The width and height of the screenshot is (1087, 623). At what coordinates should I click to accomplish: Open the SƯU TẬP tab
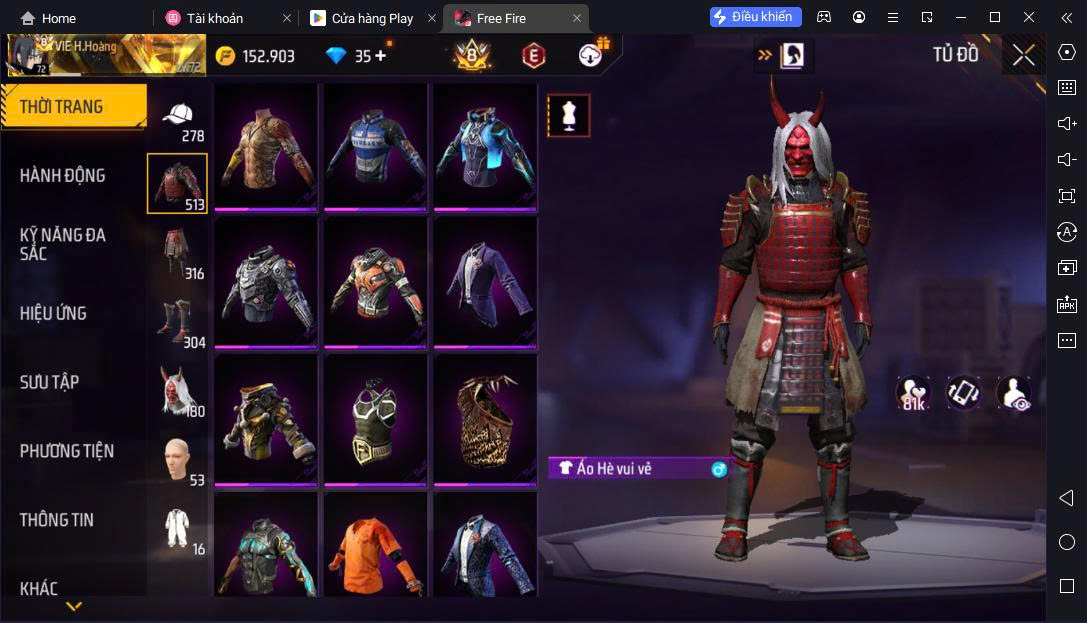[50, 382]
